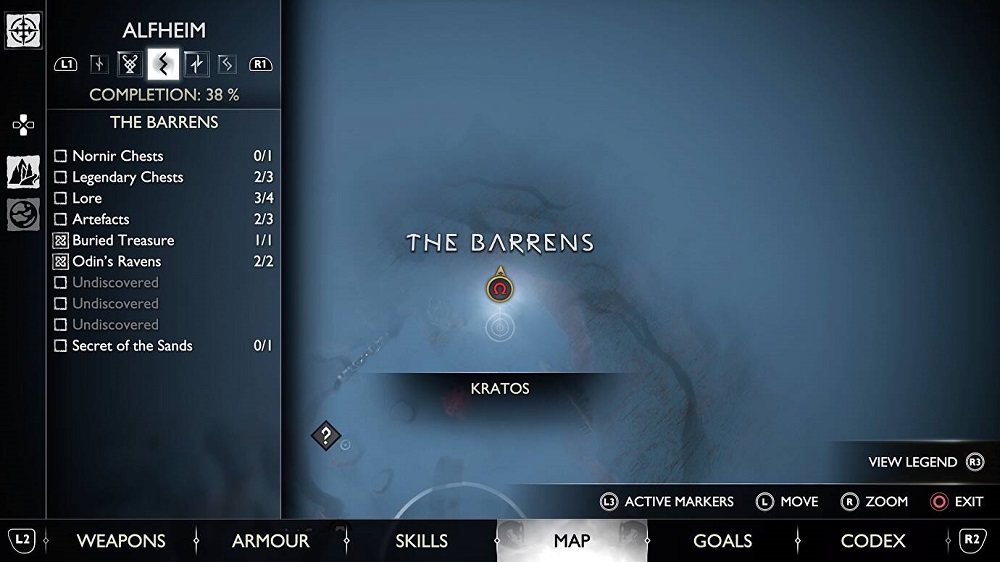Switch to the Weapons tab
Viewport: 1000px width, 562px height.
click(x=121, y=541)
